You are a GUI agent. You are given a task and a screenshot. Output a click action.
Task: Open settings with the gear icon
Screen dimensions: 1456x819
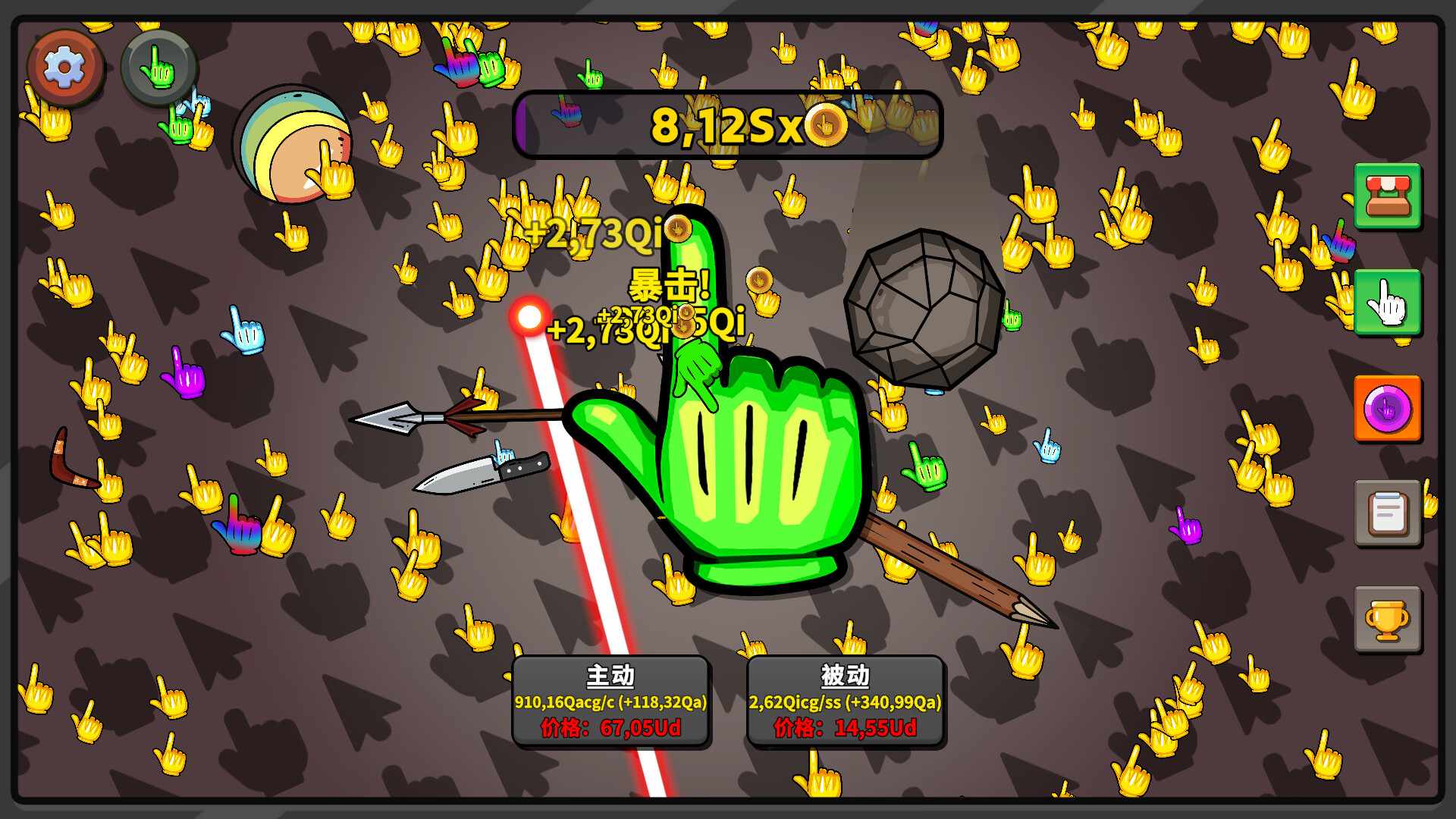click(x=65, y=67)
